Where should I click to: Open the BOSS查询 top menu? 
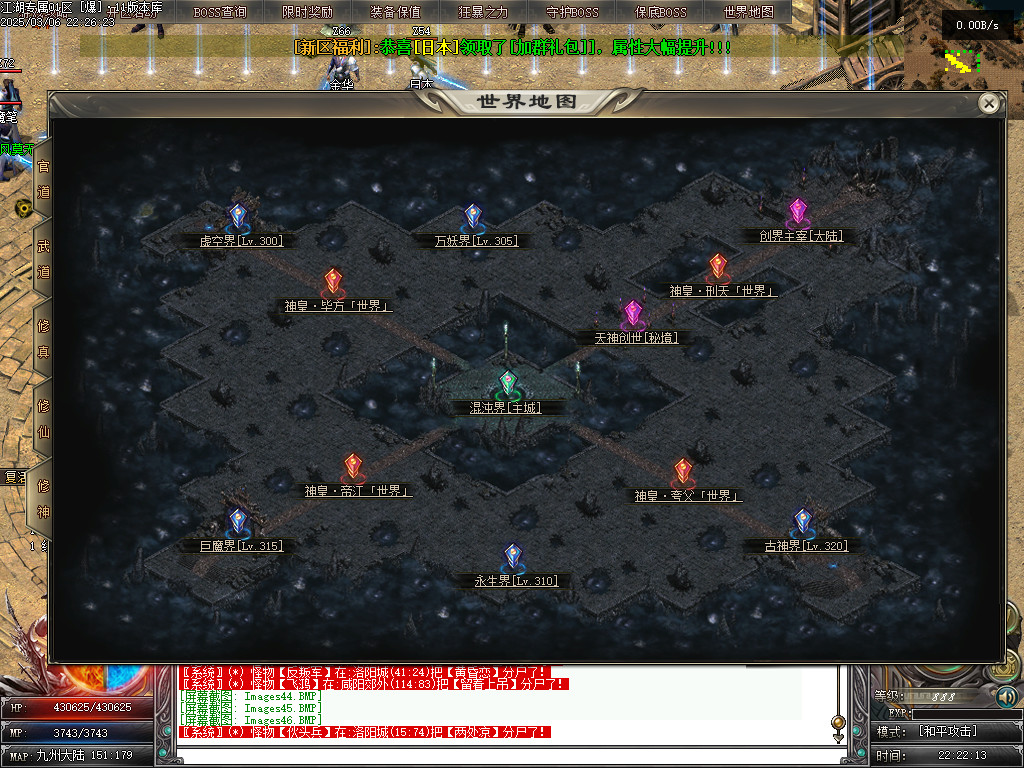pos(220,12)
